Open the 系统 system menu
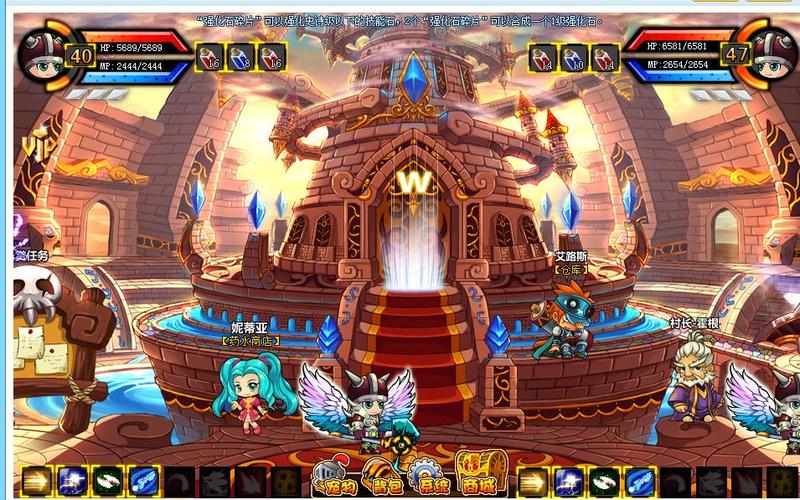800x500 pixels. (x=428, y=478)
